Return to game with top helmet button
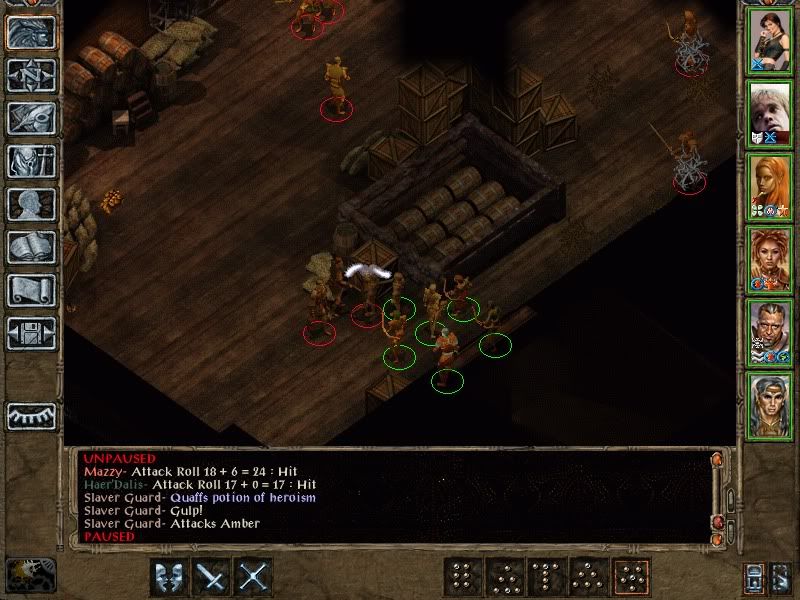 [30, 32]
